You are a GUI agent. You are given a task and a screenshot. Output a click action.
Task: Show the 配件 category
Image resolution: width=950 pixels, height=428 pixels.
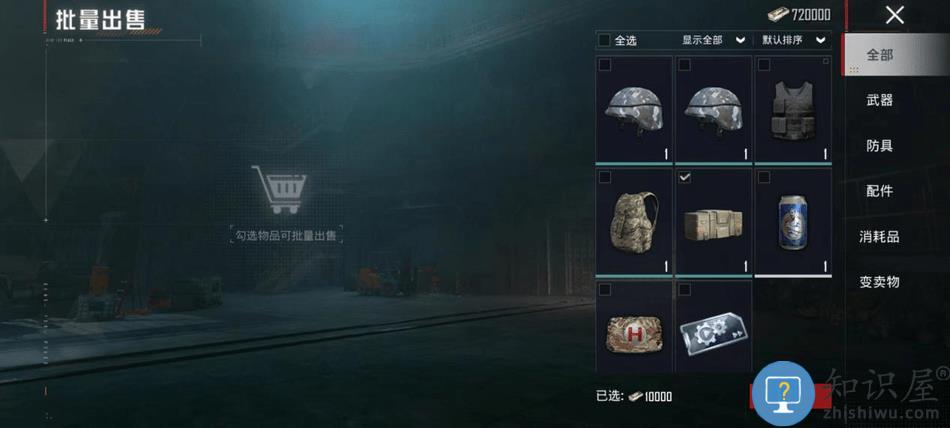pos(880,191)
